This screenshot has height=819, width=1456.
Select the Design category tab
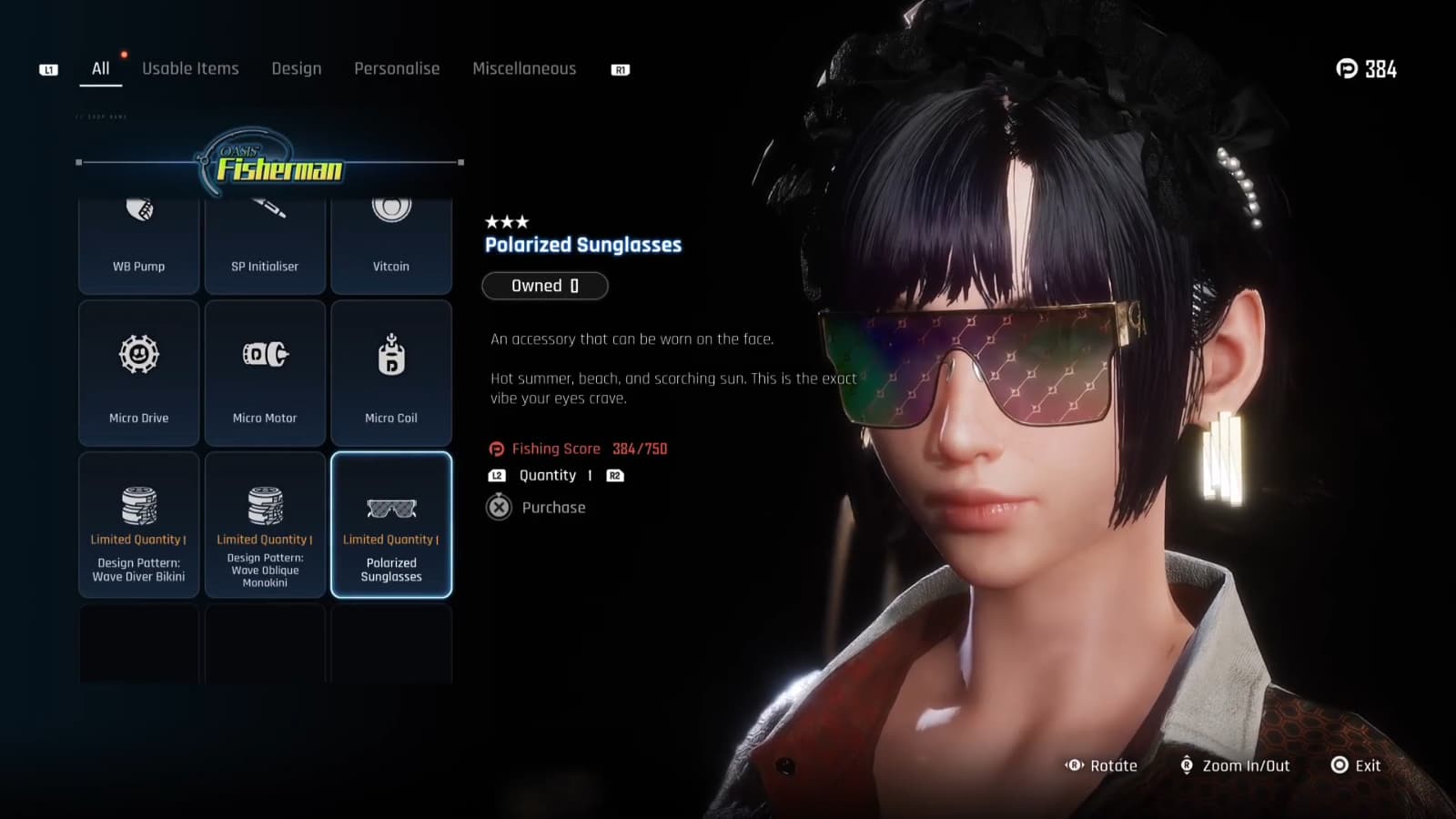296,68
